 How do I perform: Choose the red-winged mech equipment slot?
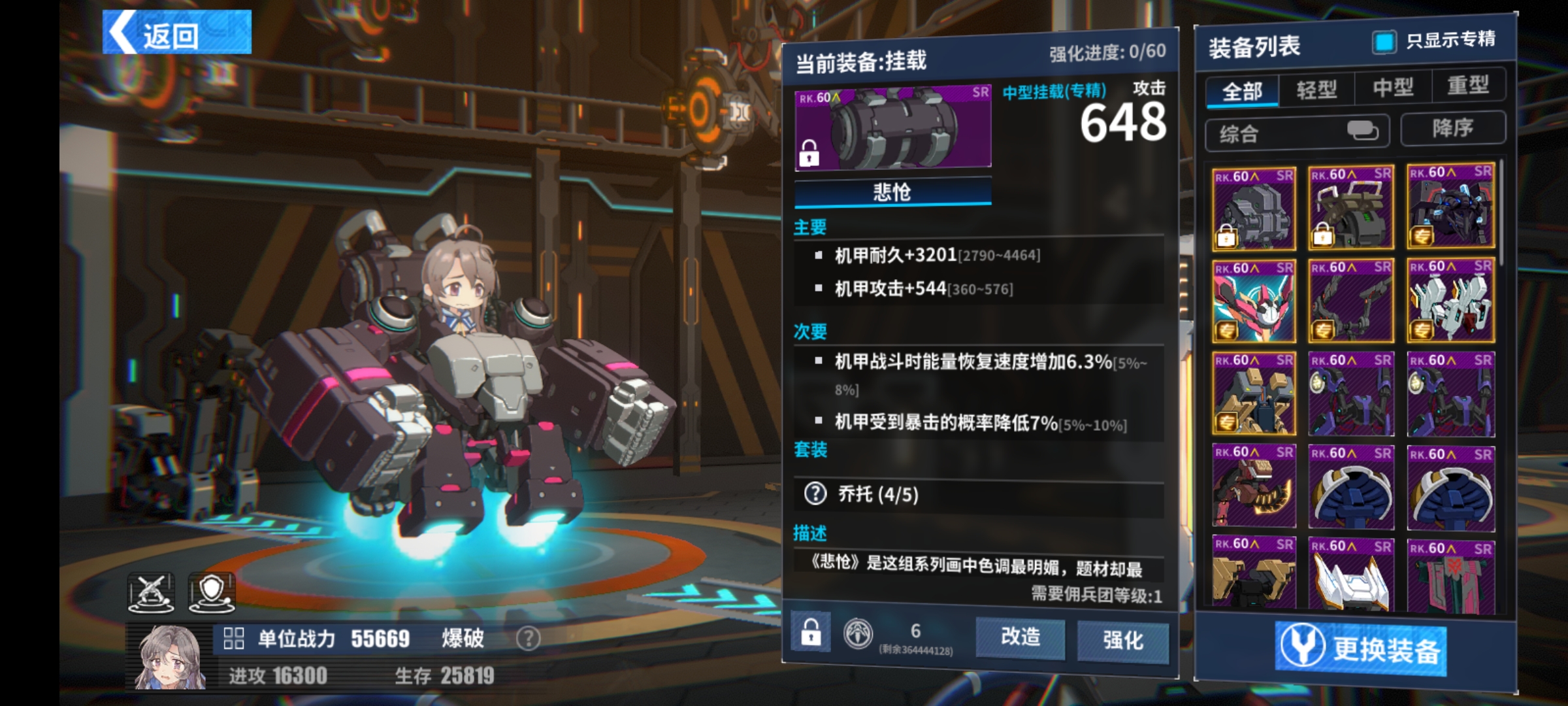tap(1254, 301)
